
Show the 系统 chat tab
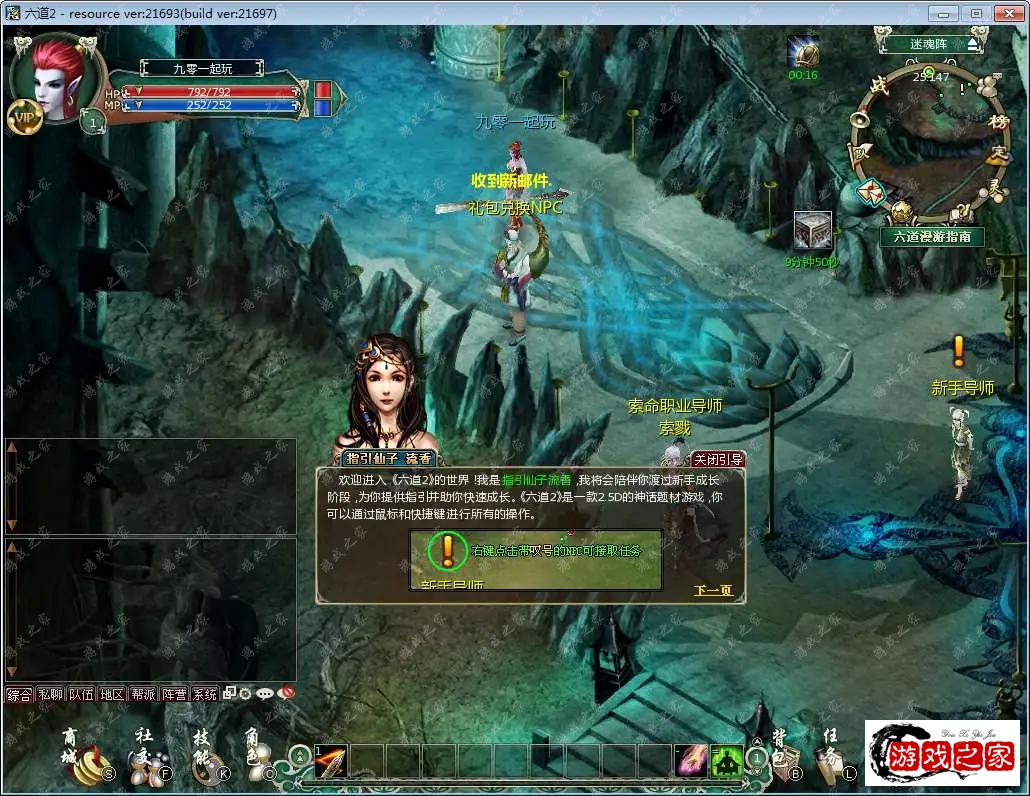204,694
